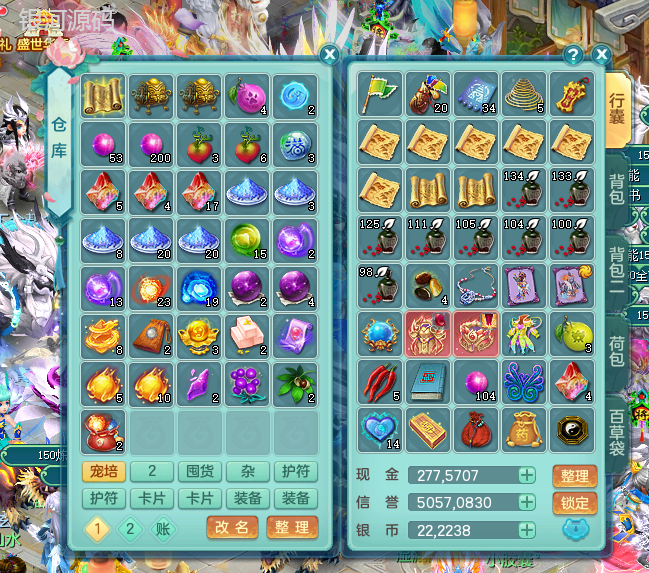Tap the 锁定 lock button
This screenshot has width=649, height=573.
[575, 503]
